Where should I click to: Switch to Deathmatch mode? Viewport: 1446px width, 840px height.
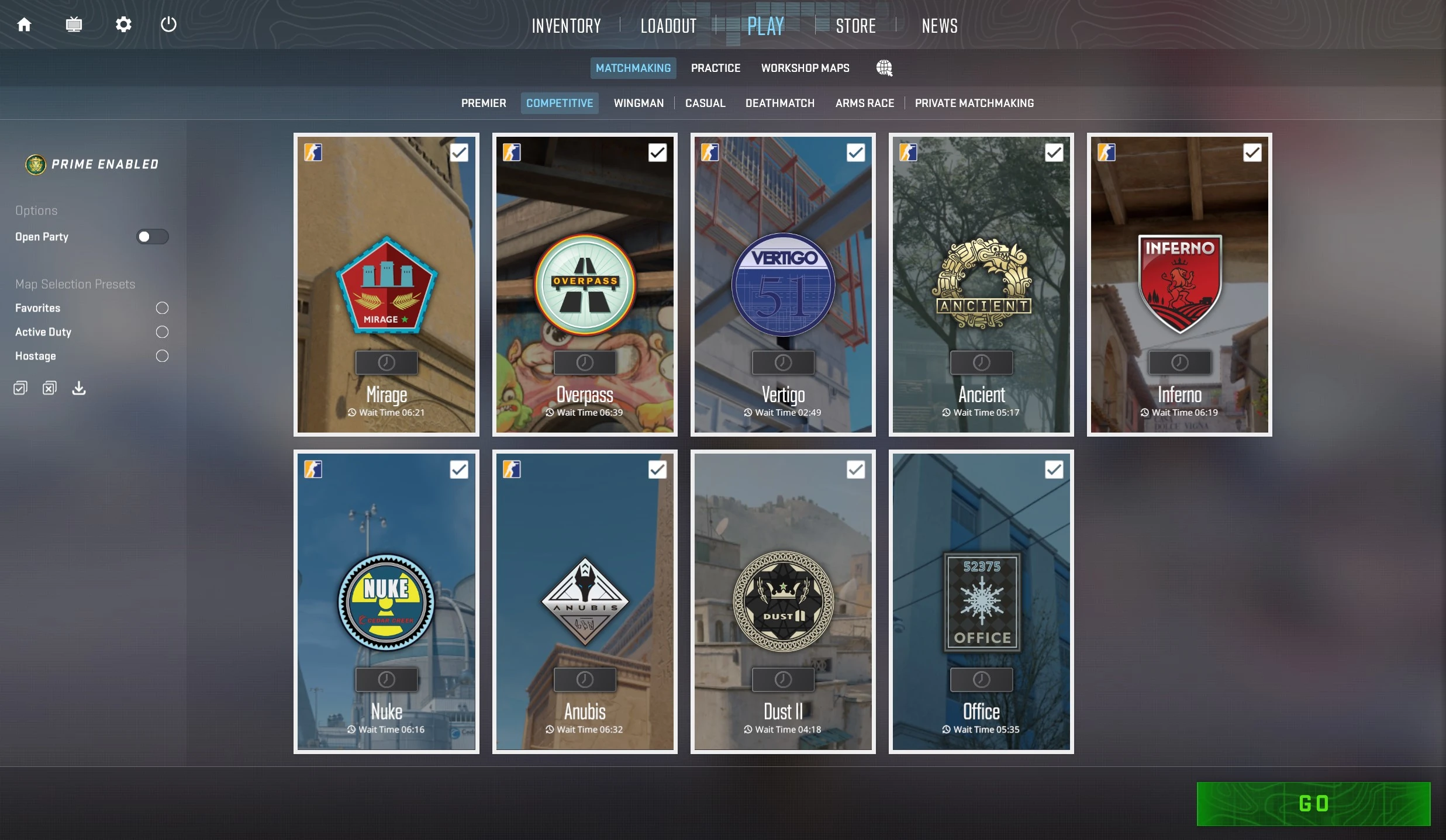pyautogui.click(x=779, y=103)
